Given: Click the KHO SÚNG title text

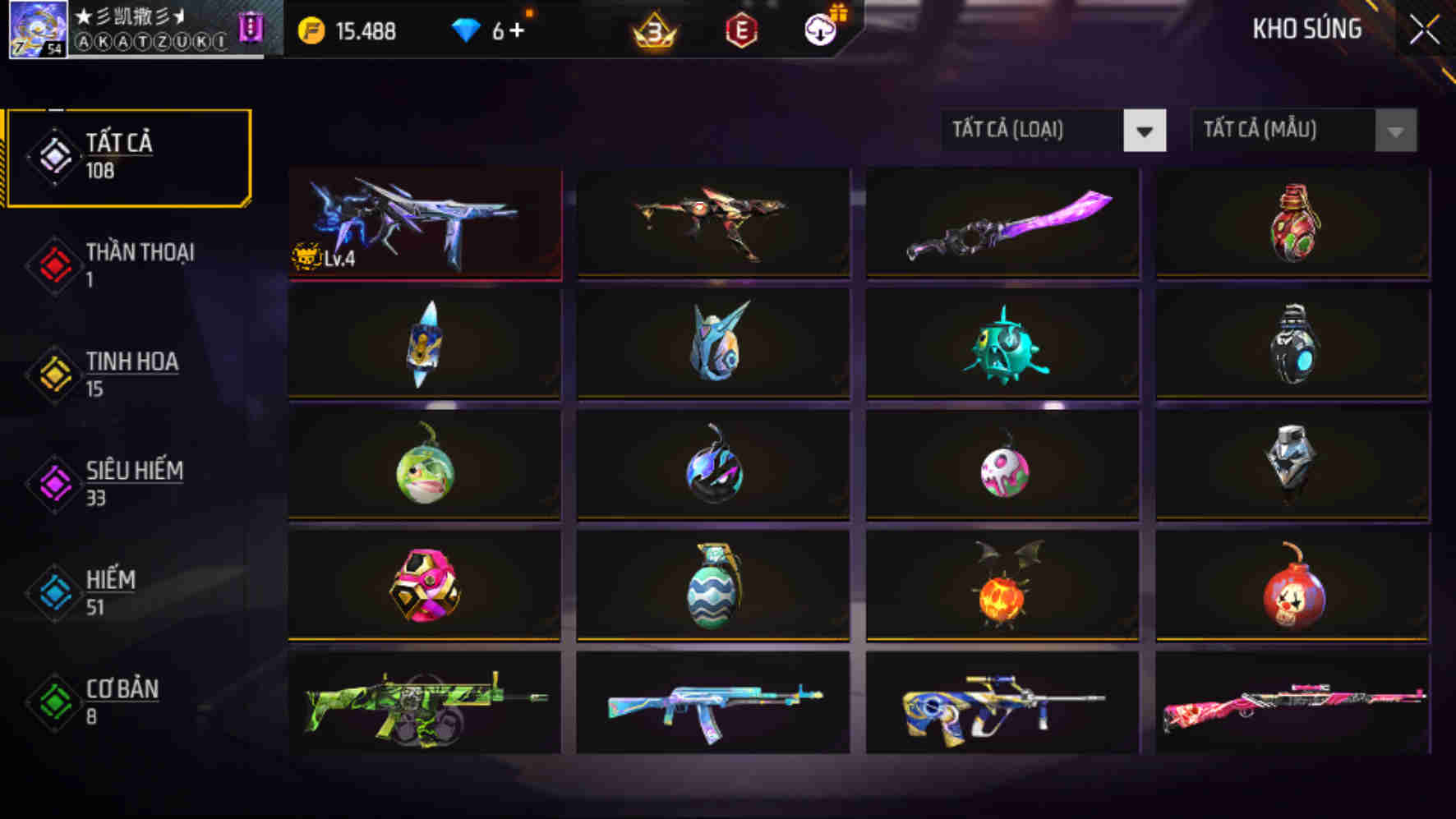Looking at the screenshot, I should click(x=1306, y=30).
